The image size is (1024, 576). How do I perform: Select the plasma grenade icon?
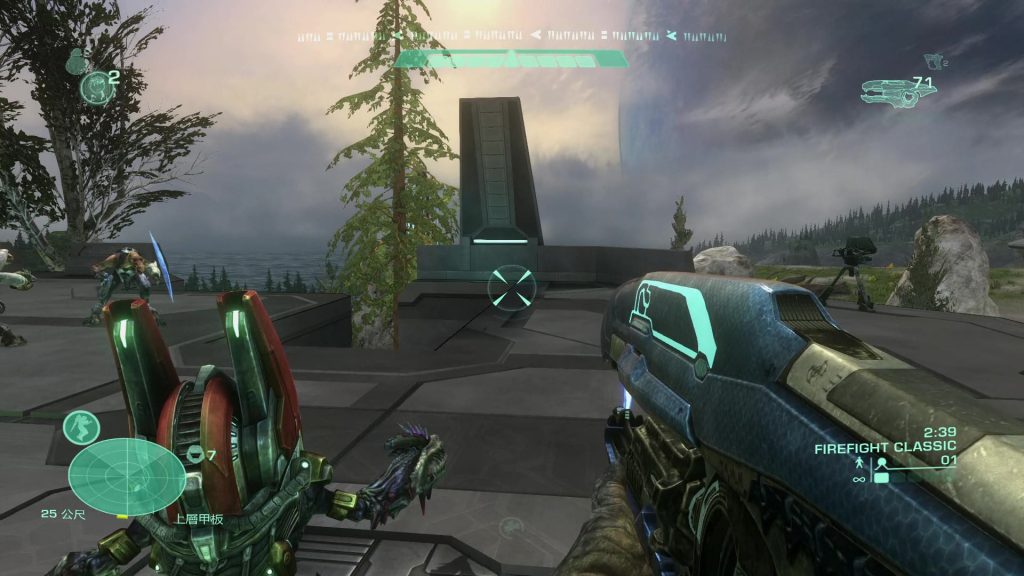96,87
